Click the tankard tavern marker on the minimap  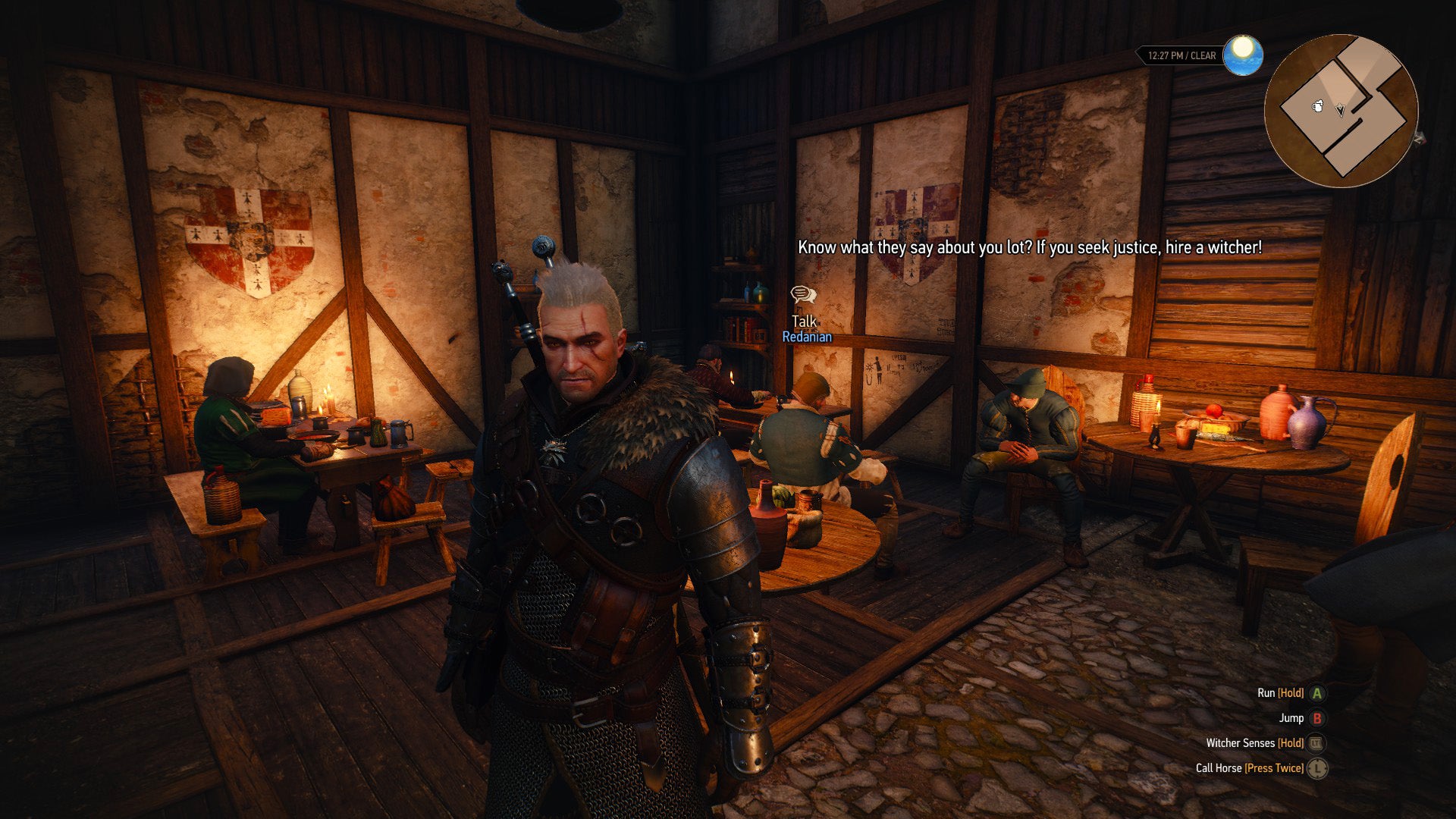[x=1318, y=106]
